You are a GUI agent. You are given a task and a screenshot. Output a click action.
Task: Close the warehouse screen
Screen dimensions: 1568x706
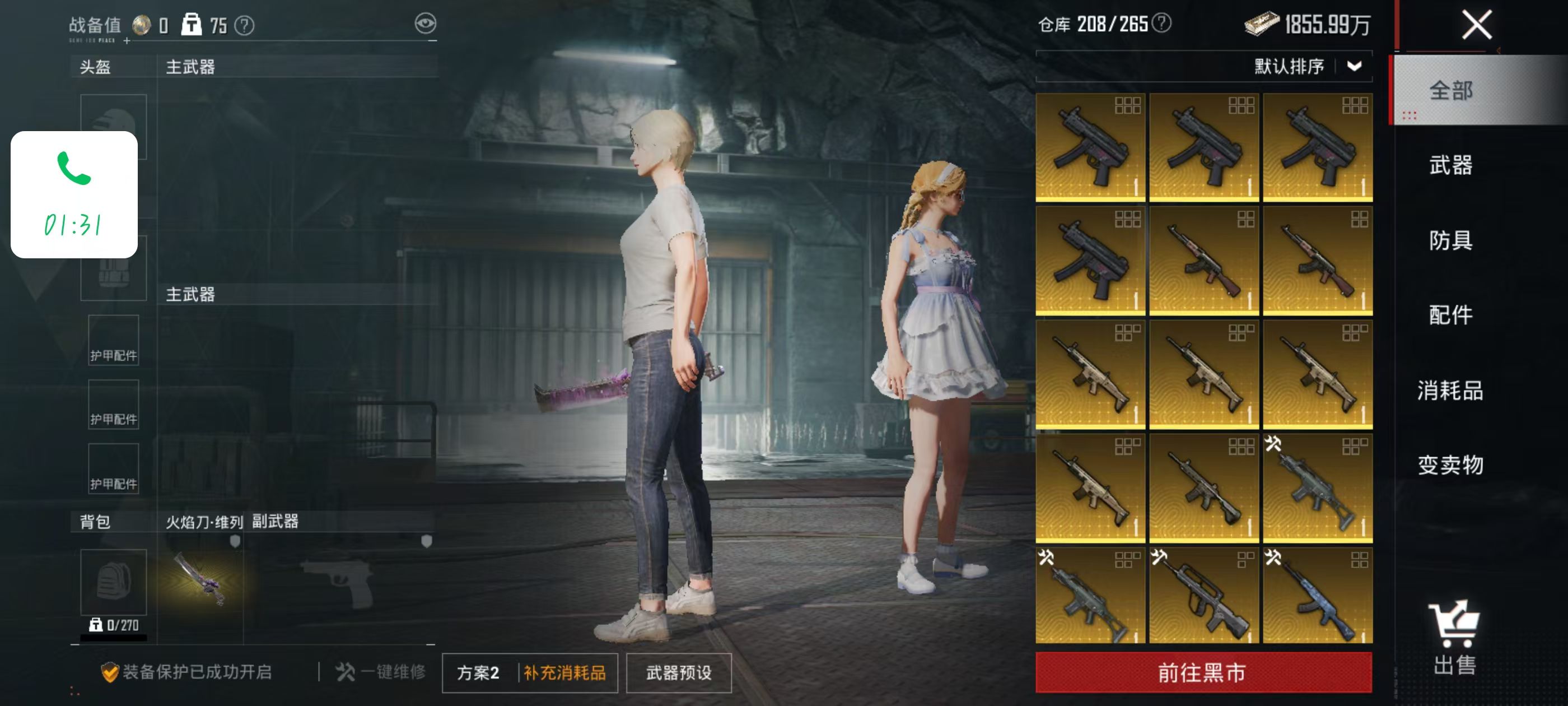(1476, 26)
